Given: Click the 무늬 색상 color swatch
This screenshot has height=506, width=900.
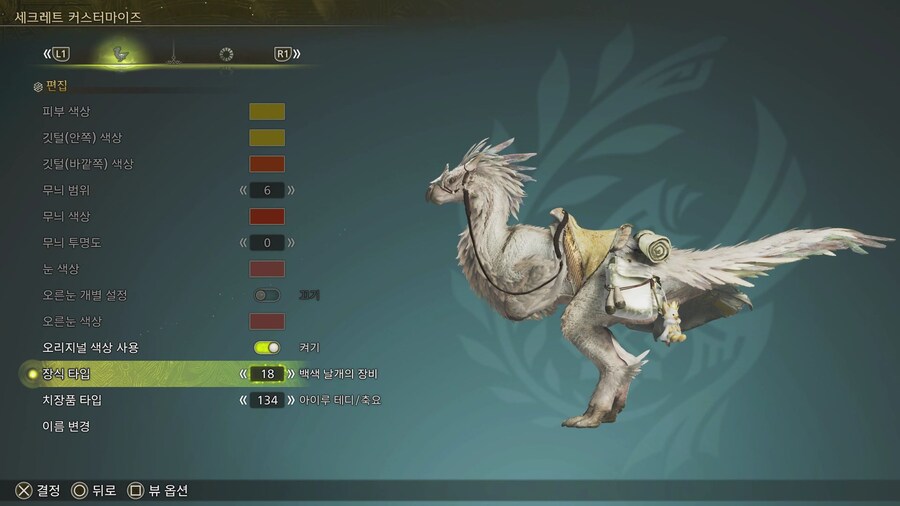Looking at the screenshot, I should click(267, 216).
